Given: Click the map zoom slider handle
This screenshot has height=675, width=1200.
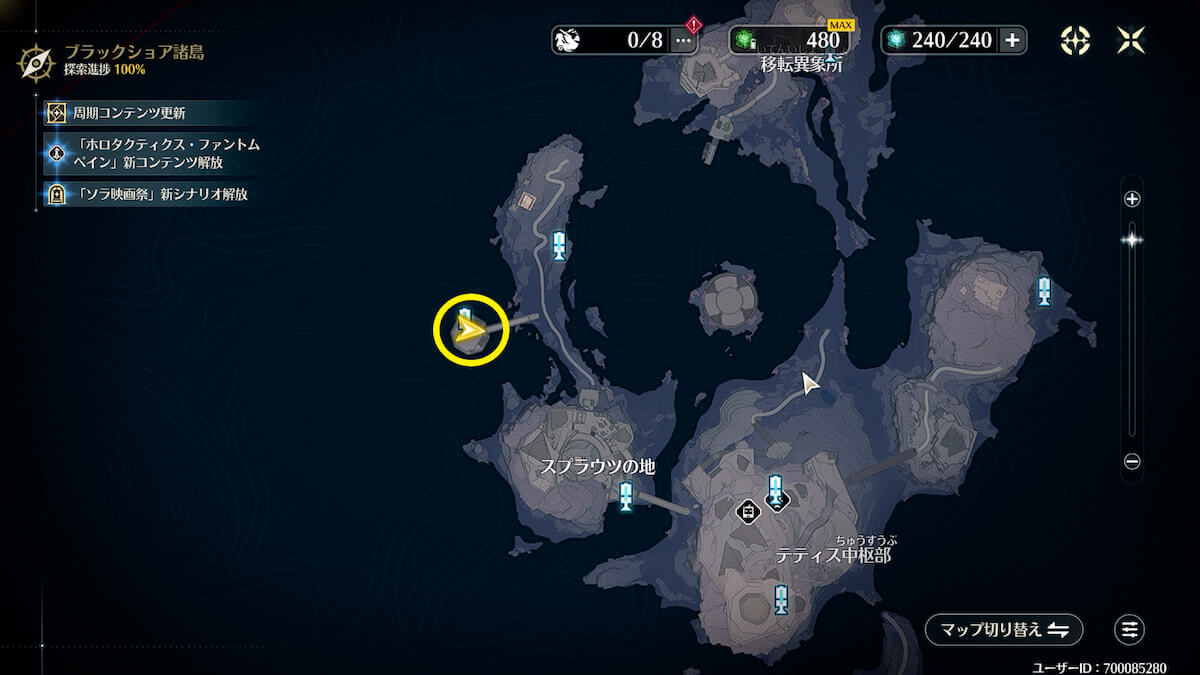Looking at the screenshot, I should [1132, 239].
